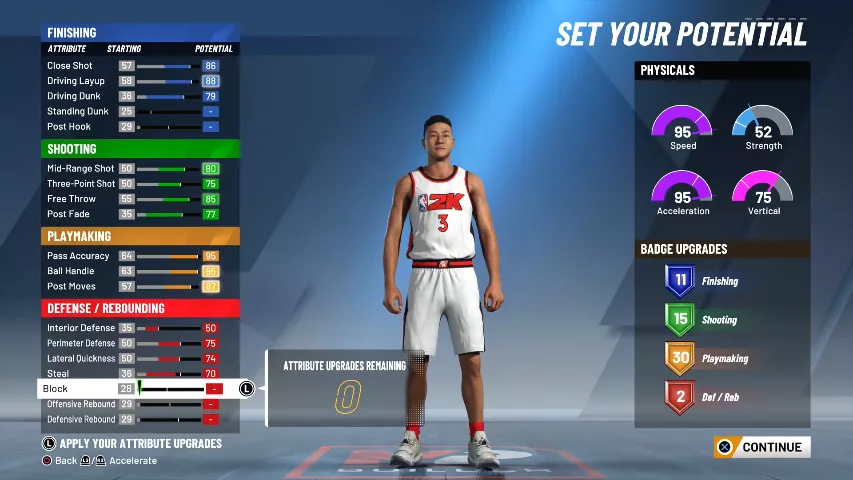Select the Free Throw attribute
Image resolution: width=853 pixels, height=480 pixels.
click(x=132, y=199)
